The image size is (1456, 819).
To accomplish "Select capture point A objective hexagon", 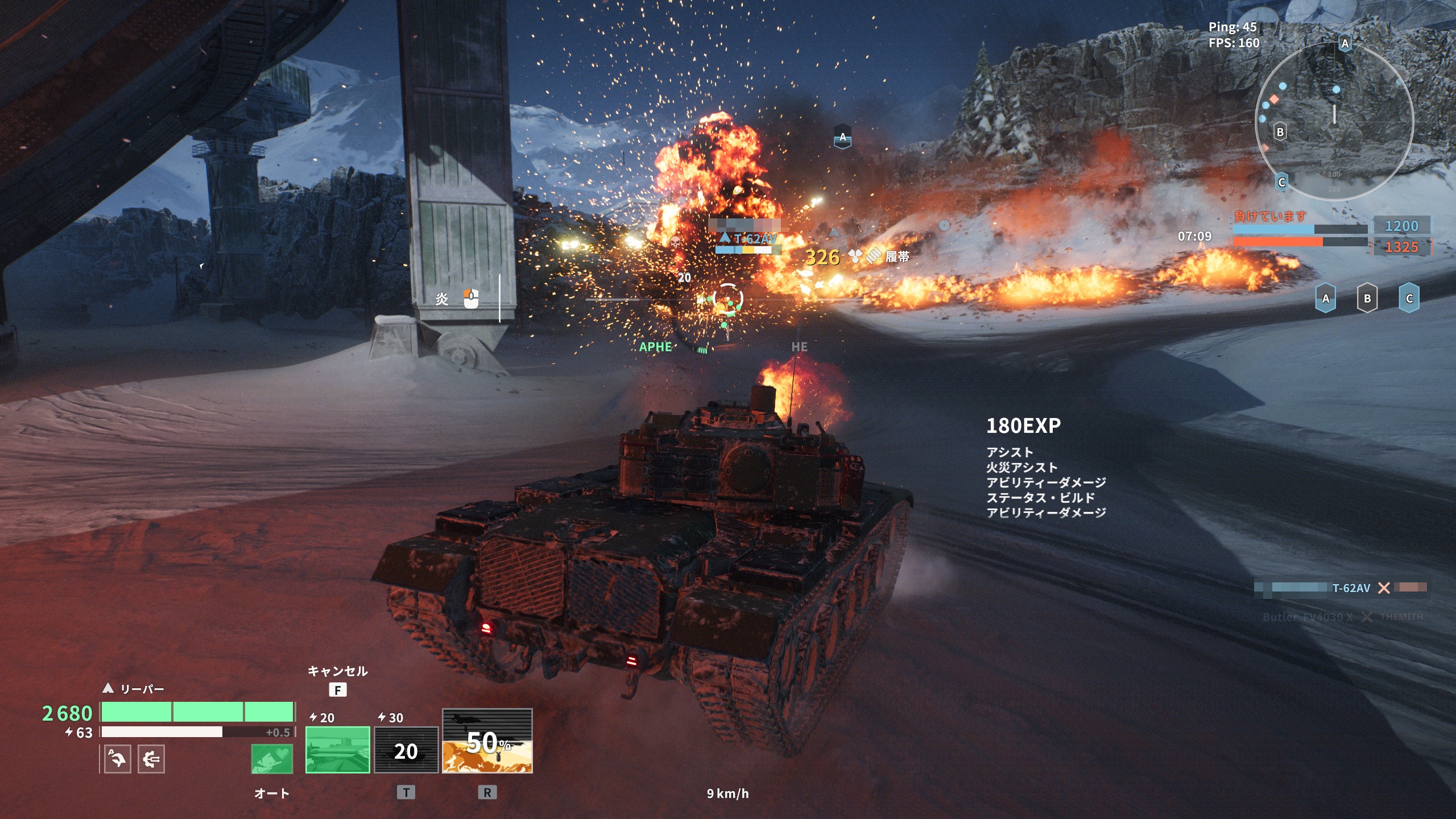I will point(1326,299).
